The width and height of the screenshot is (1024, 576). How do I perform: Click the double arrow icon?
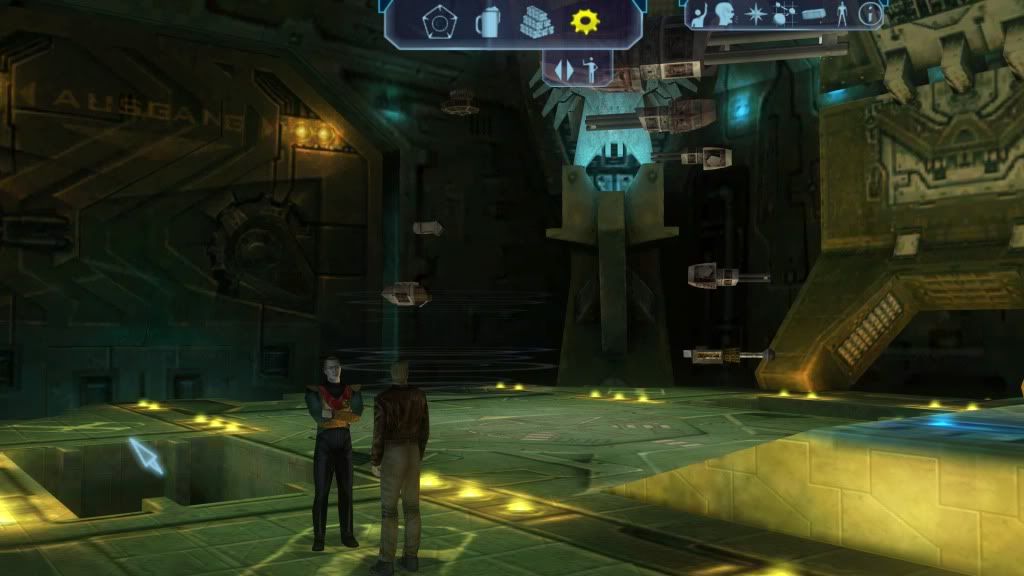(564, 70)
